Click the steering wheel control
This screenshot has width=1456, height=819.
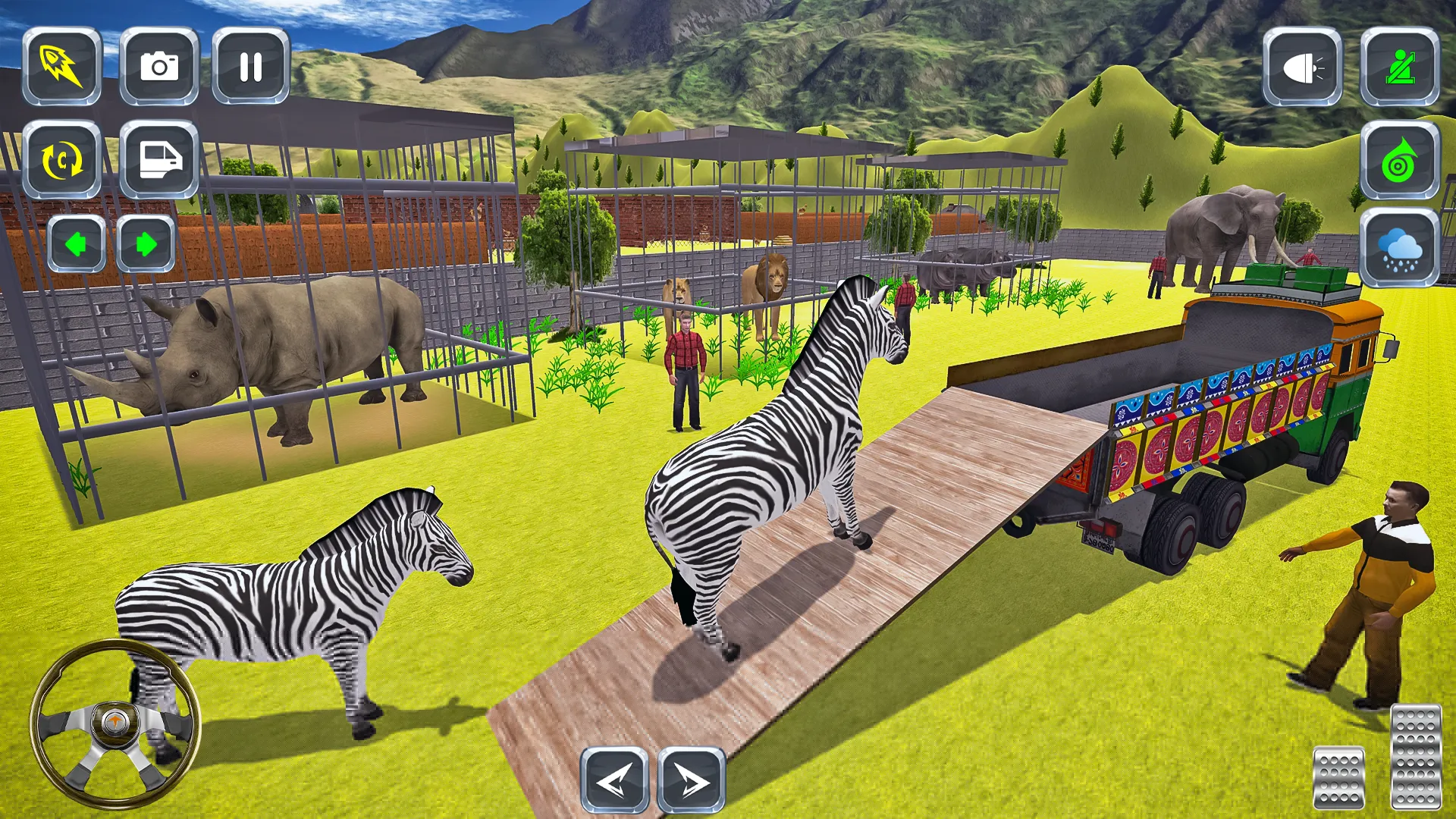coord(115,723)
